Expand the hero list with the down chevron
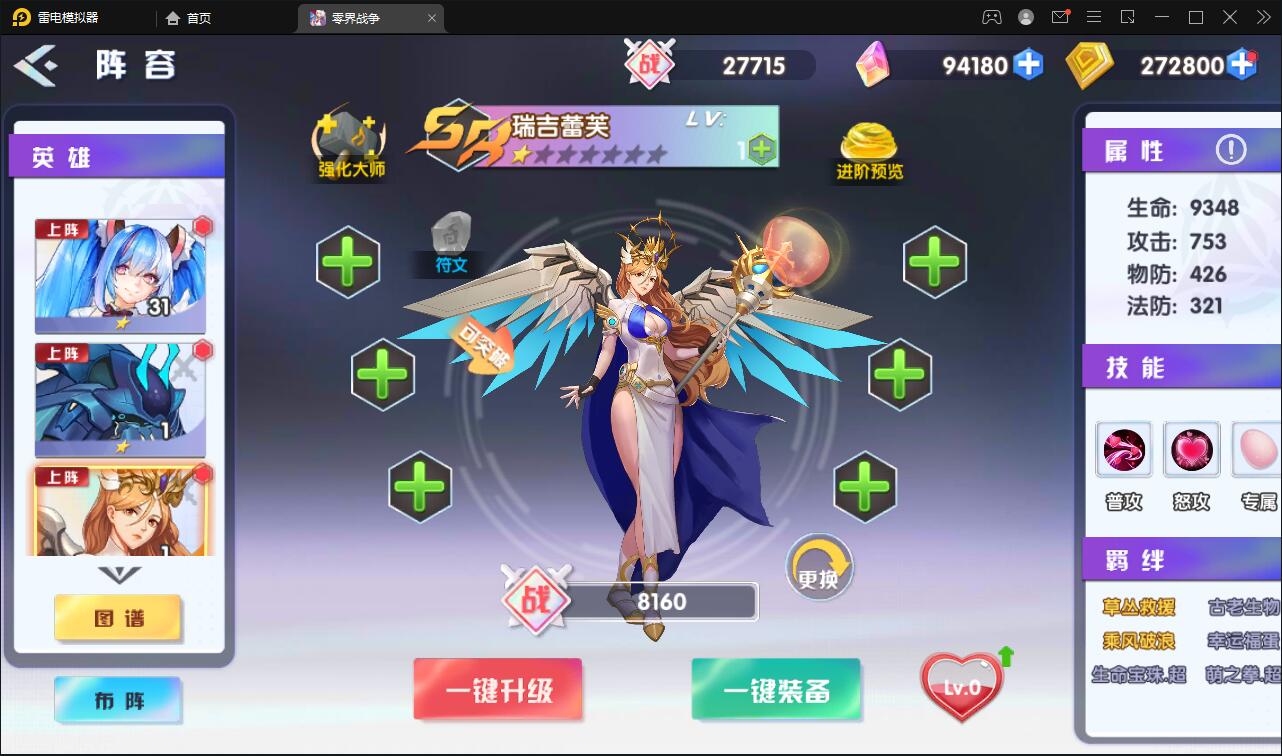The height and width of the screenshot is (756, 1282). [x=119, y=576]
